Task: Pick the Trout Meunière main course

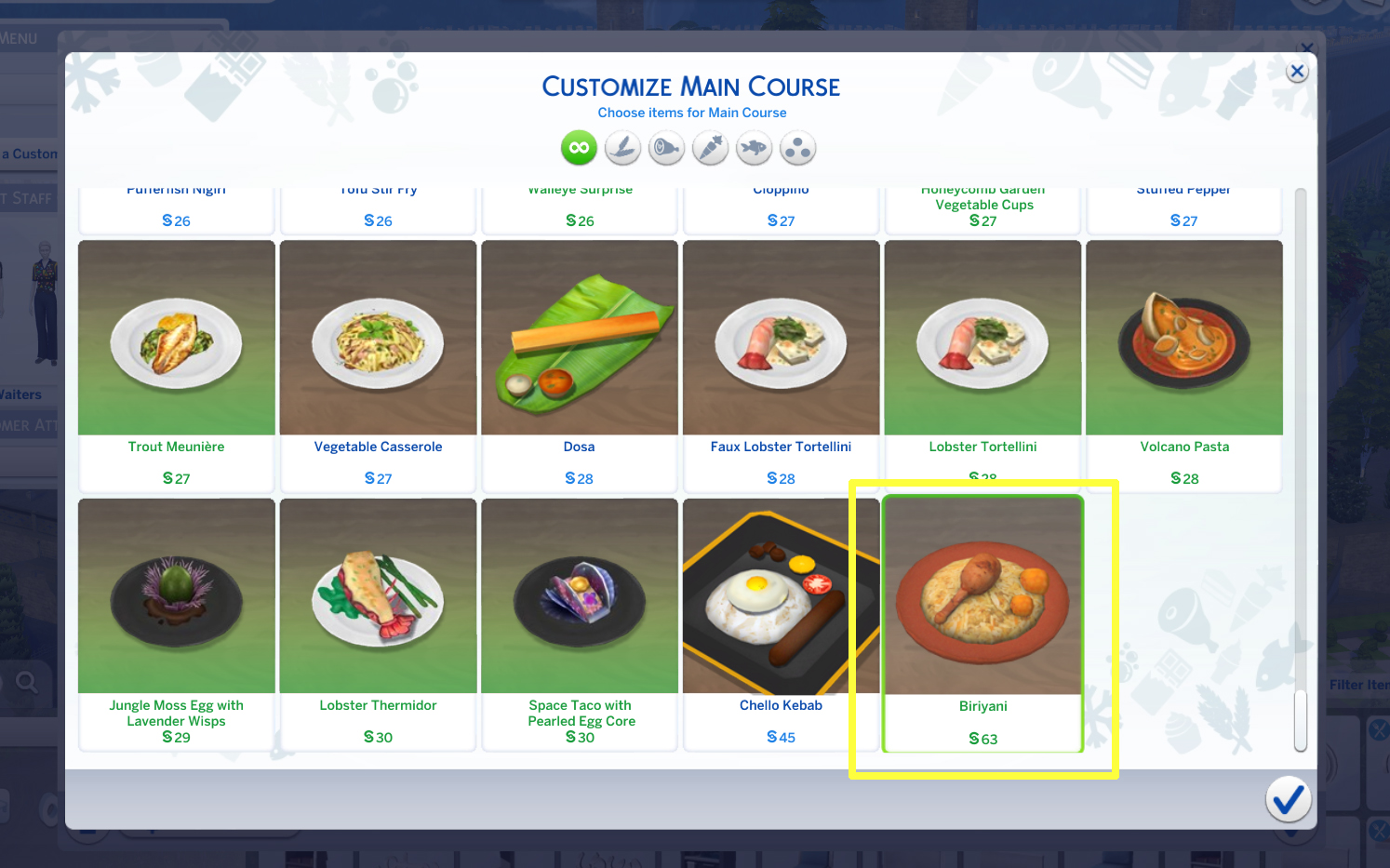Action: pyautogui.click(x=176, y=337)
